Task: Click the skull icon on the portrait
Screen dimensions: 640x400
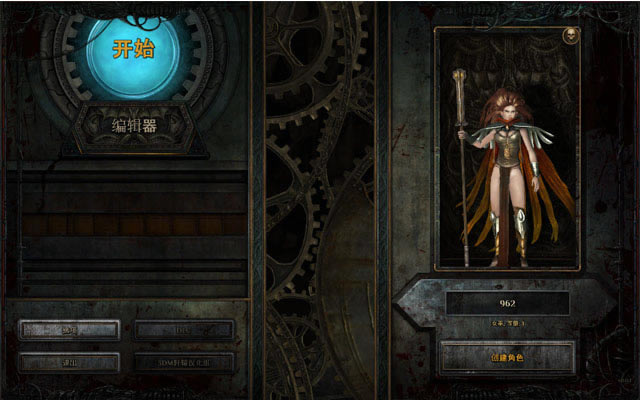Action: tap(569, 36)
